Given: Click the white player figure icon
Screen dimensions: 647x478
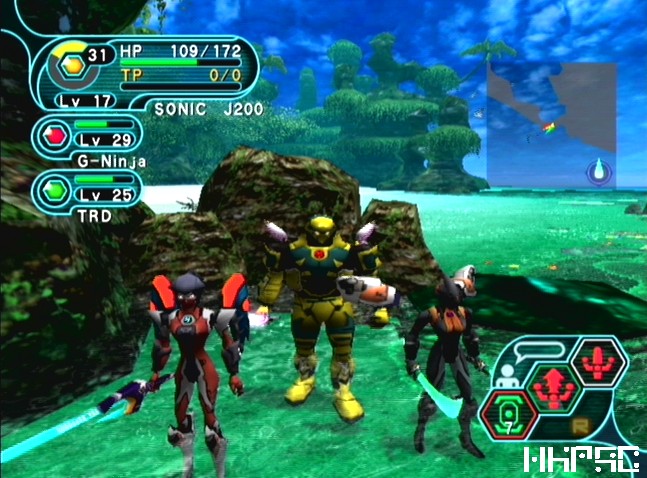Looking at the screenshot, I should (506, 373).
